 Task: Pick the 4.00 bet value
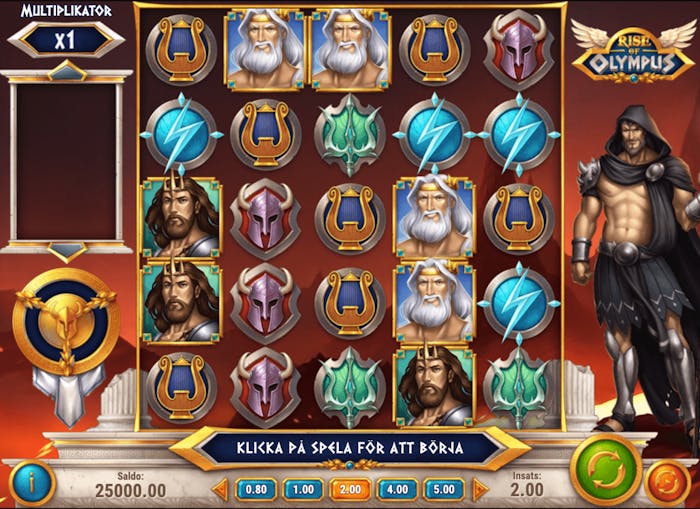coord(397,489)
